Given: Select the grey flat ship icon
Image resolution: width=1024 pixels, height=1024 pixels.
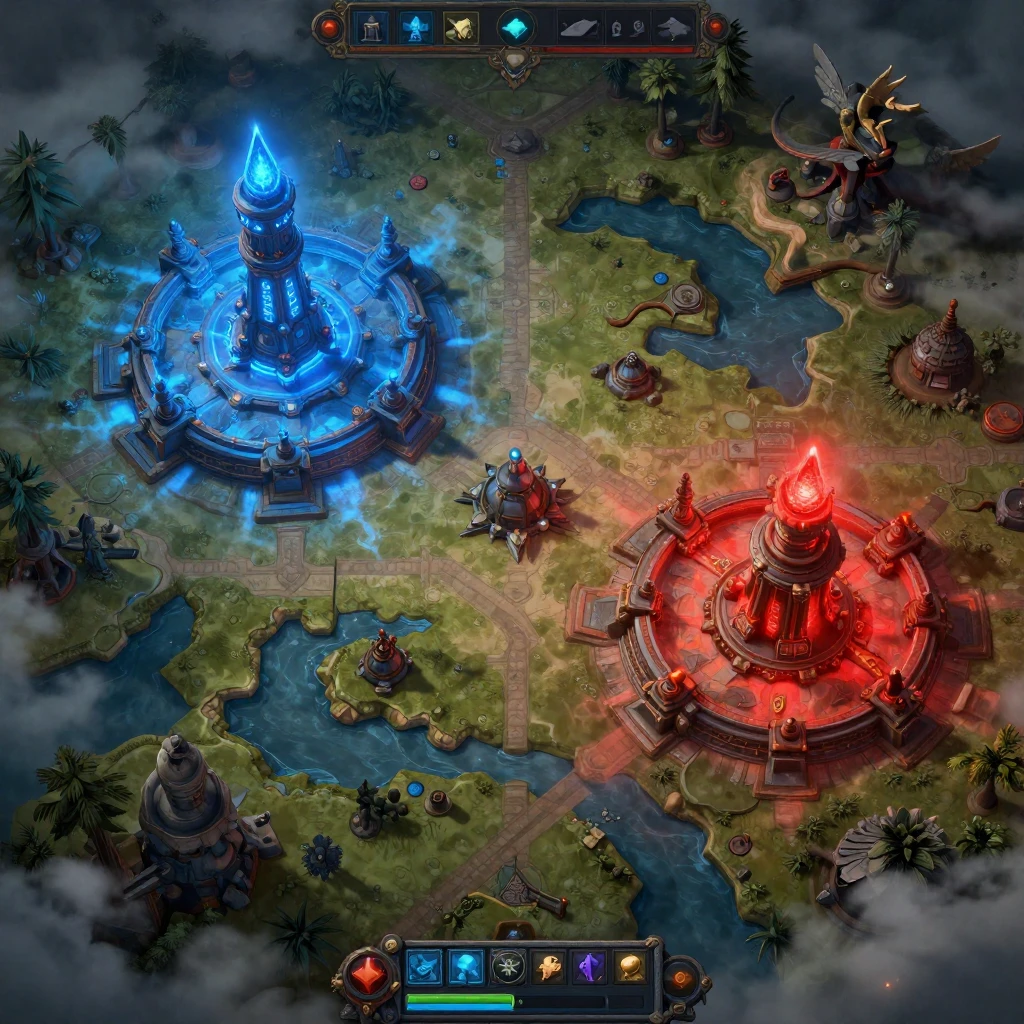Looking at the screenshot, I should click(578, 28).
